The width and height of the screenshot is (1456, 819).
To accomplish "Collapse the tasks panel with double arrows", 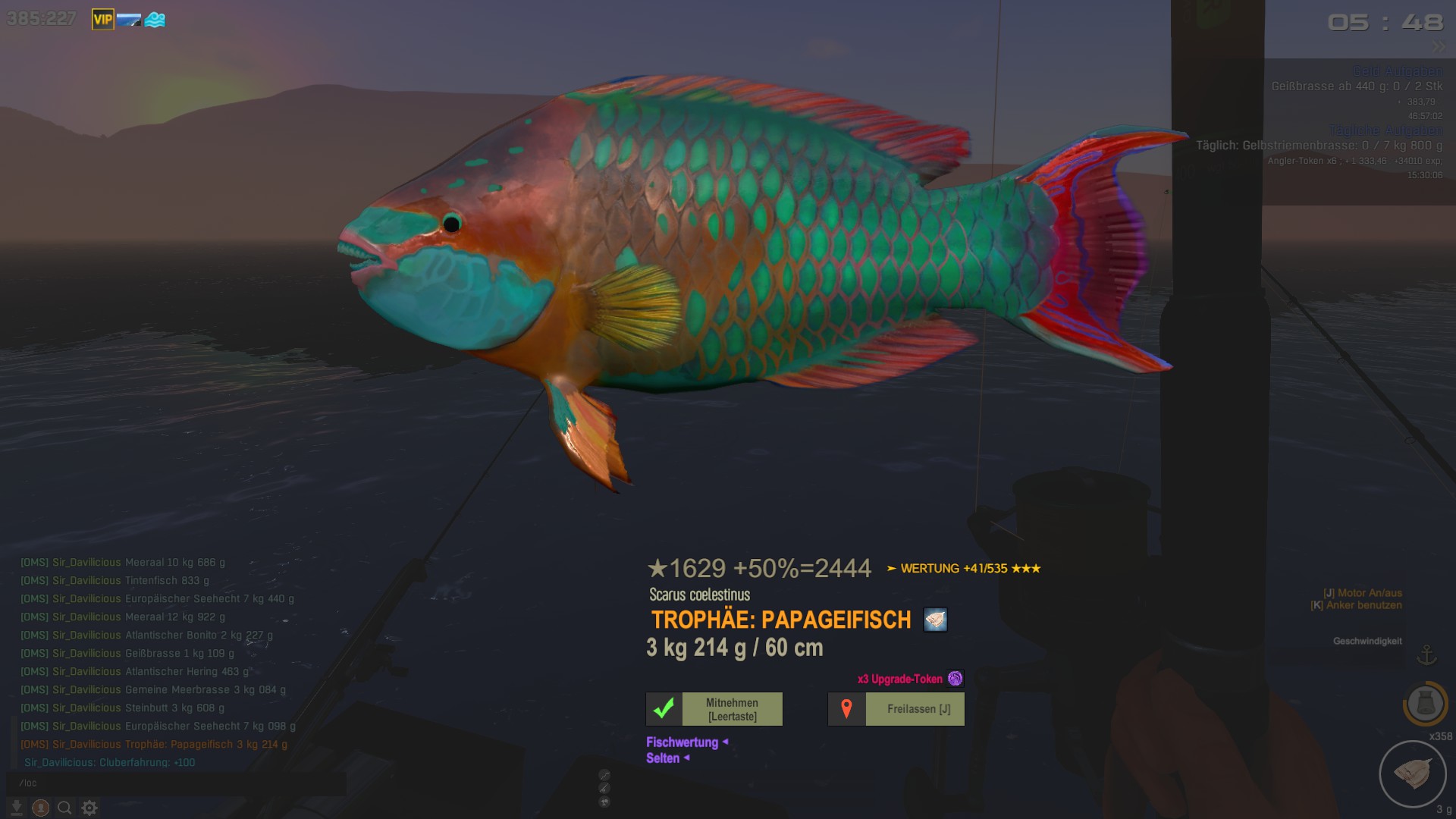I will [x=1439, y=48].
